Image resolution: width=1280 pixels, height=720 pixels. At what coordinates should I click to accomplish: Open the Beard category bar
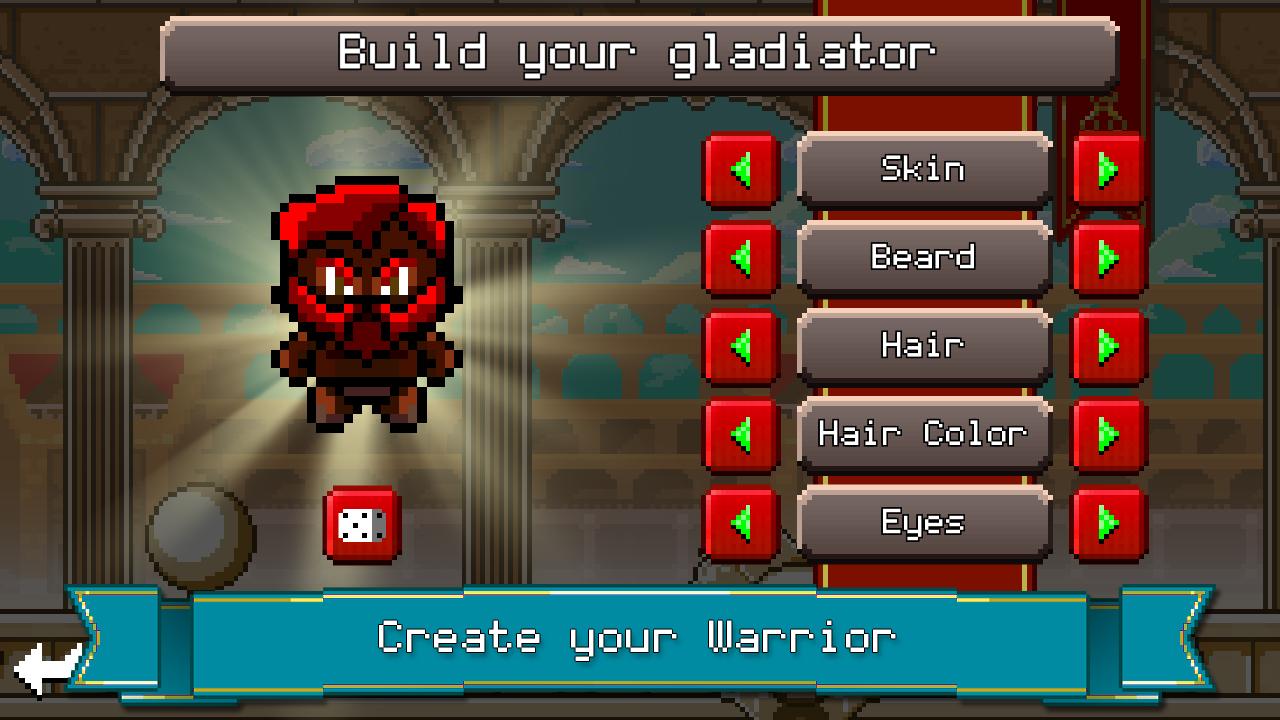[924, 257]
